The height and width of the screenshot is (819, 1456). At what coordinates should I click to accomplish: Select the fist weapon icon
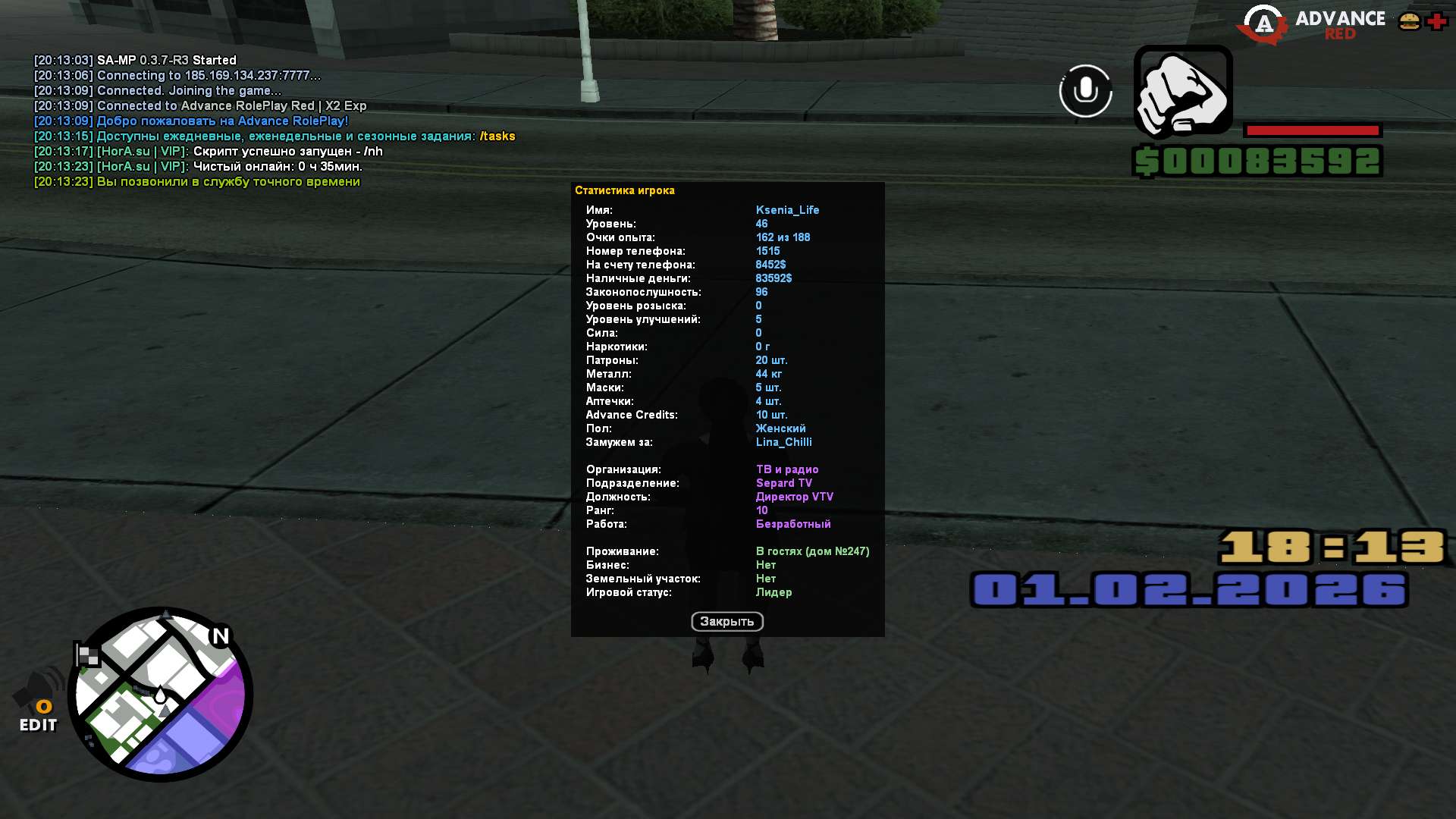1182,92
